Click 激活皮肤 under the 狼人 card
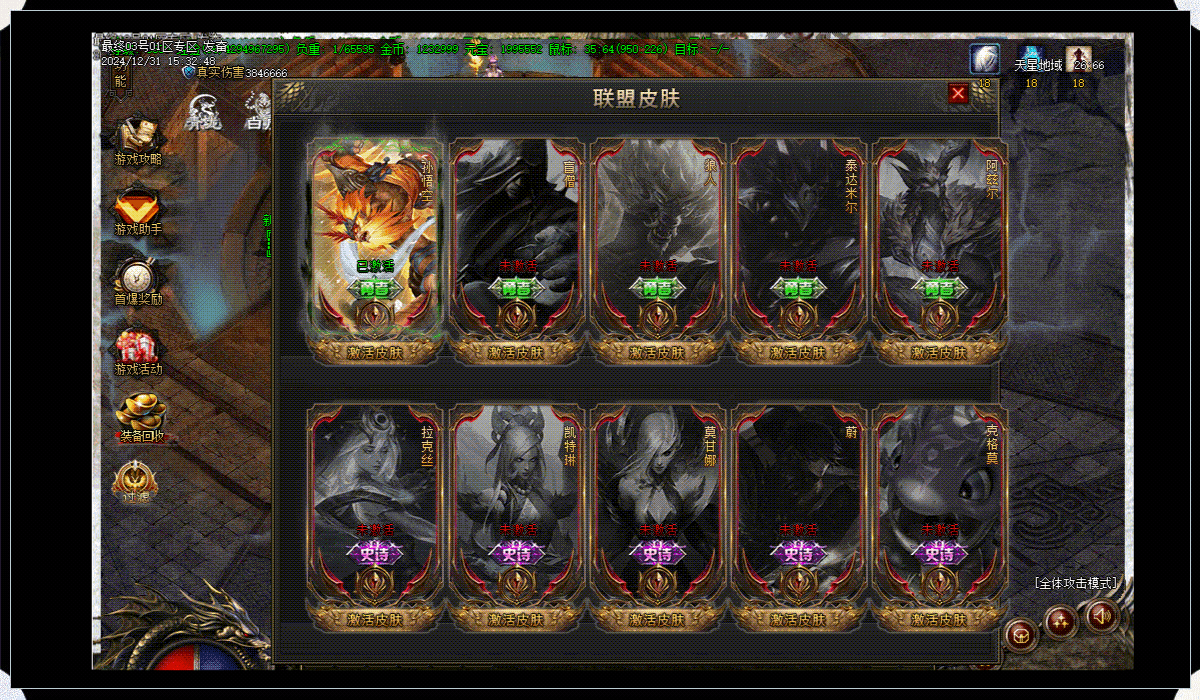Screen dimensions: 1200x700 (657, 352)
